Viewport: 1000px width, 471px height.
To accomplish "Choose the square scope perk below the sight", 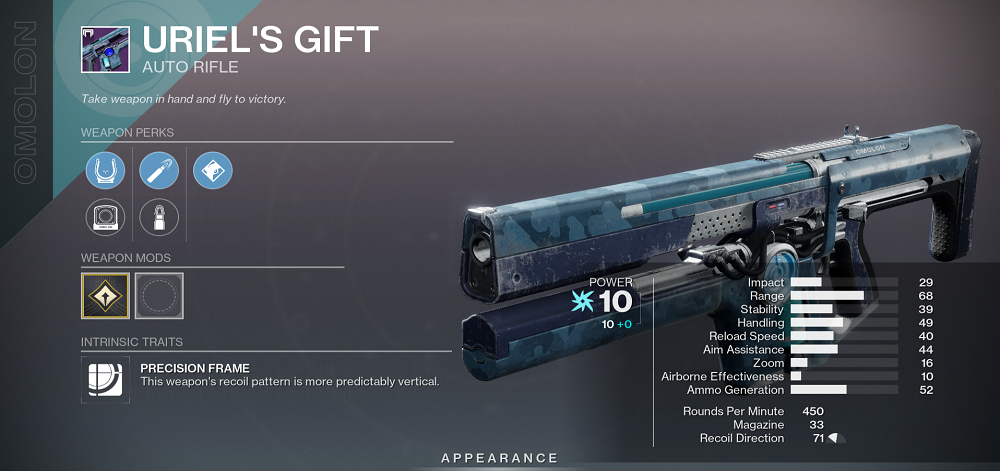I will point(105,217).
